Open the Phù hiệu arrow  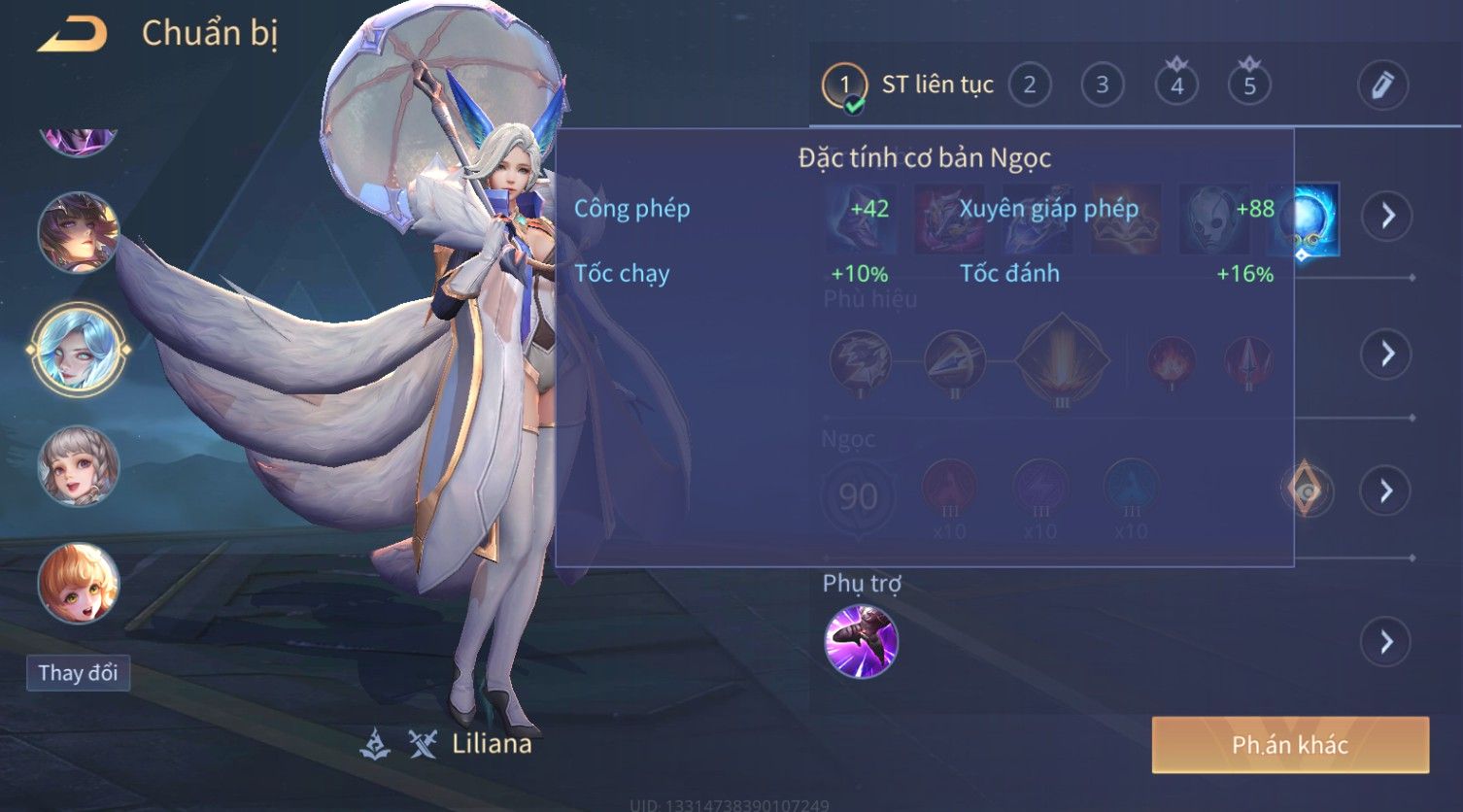(x=1387, y=354)
